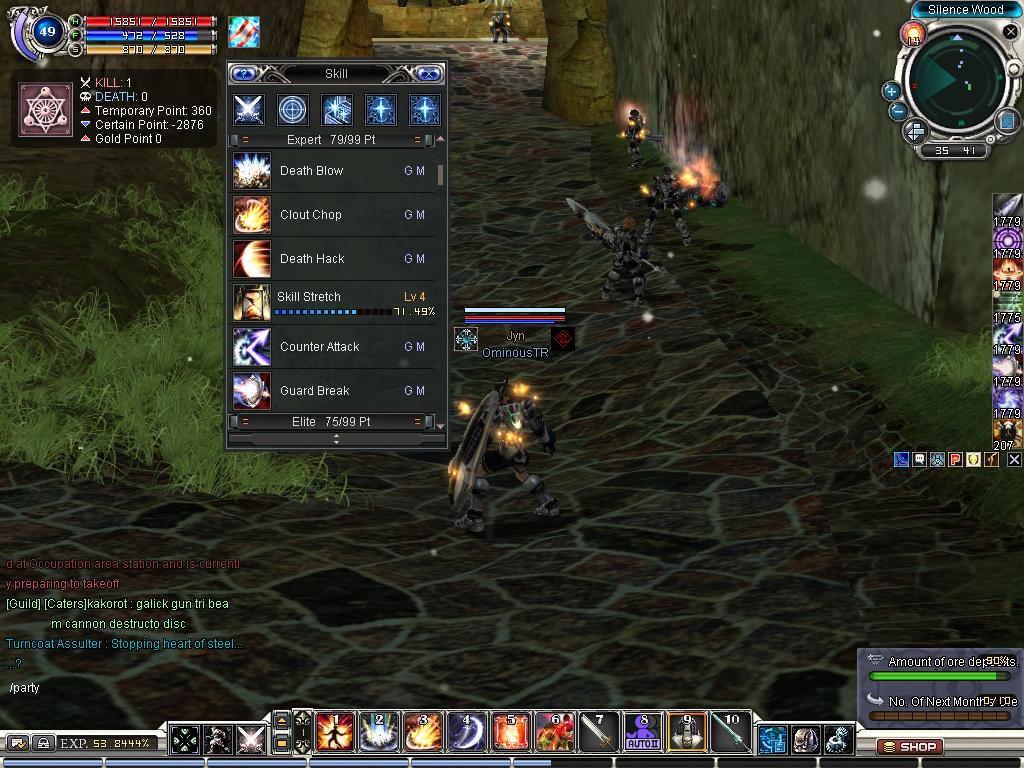Open the SHOP button
The image size is (1024, 768).
909,746
